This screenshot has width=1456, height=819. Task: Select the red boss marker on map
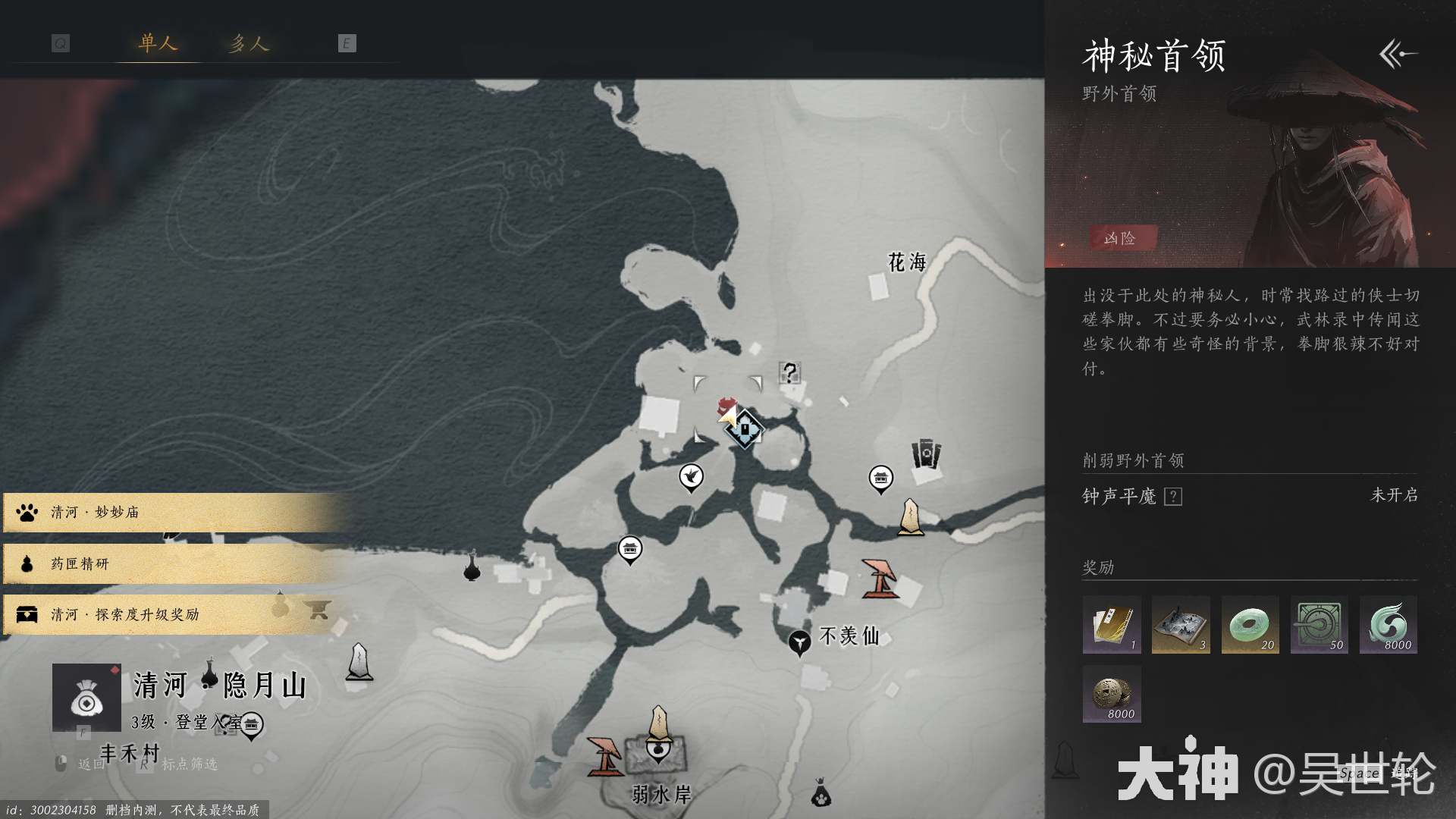pyautogui.click(x=726, y=406)
